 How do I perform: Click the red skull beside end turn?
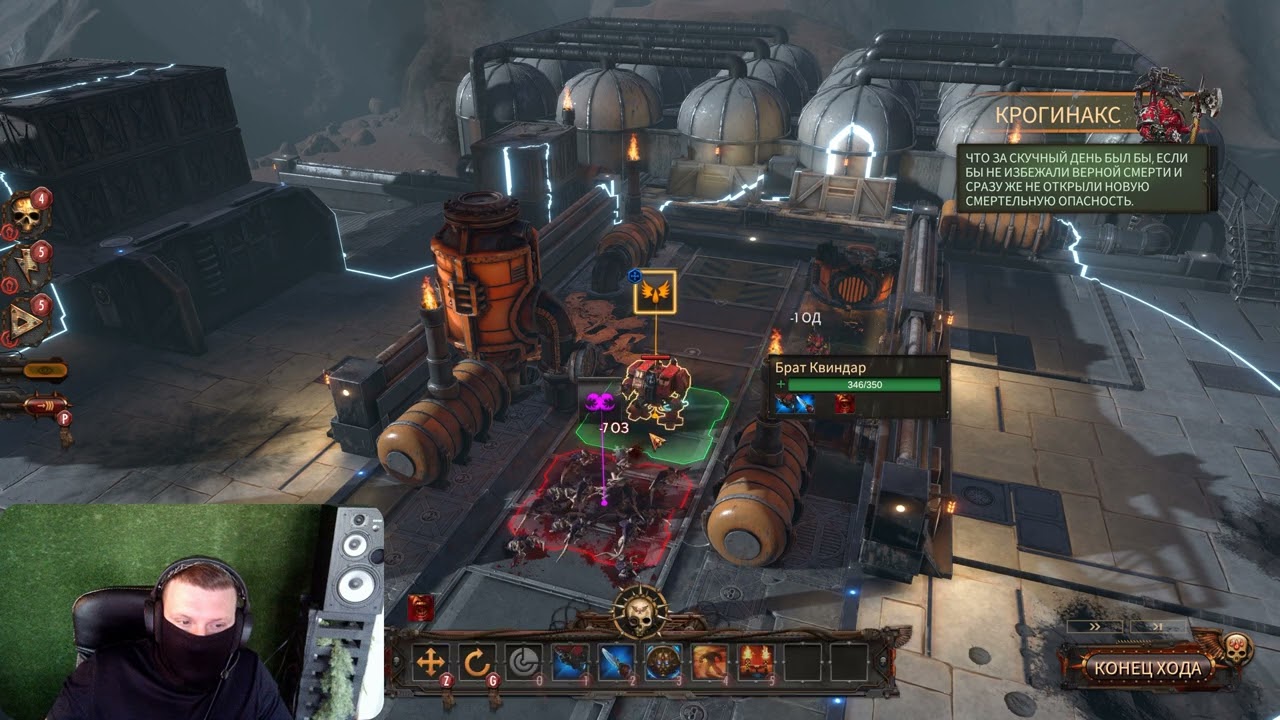click(x=1238, y=648)
